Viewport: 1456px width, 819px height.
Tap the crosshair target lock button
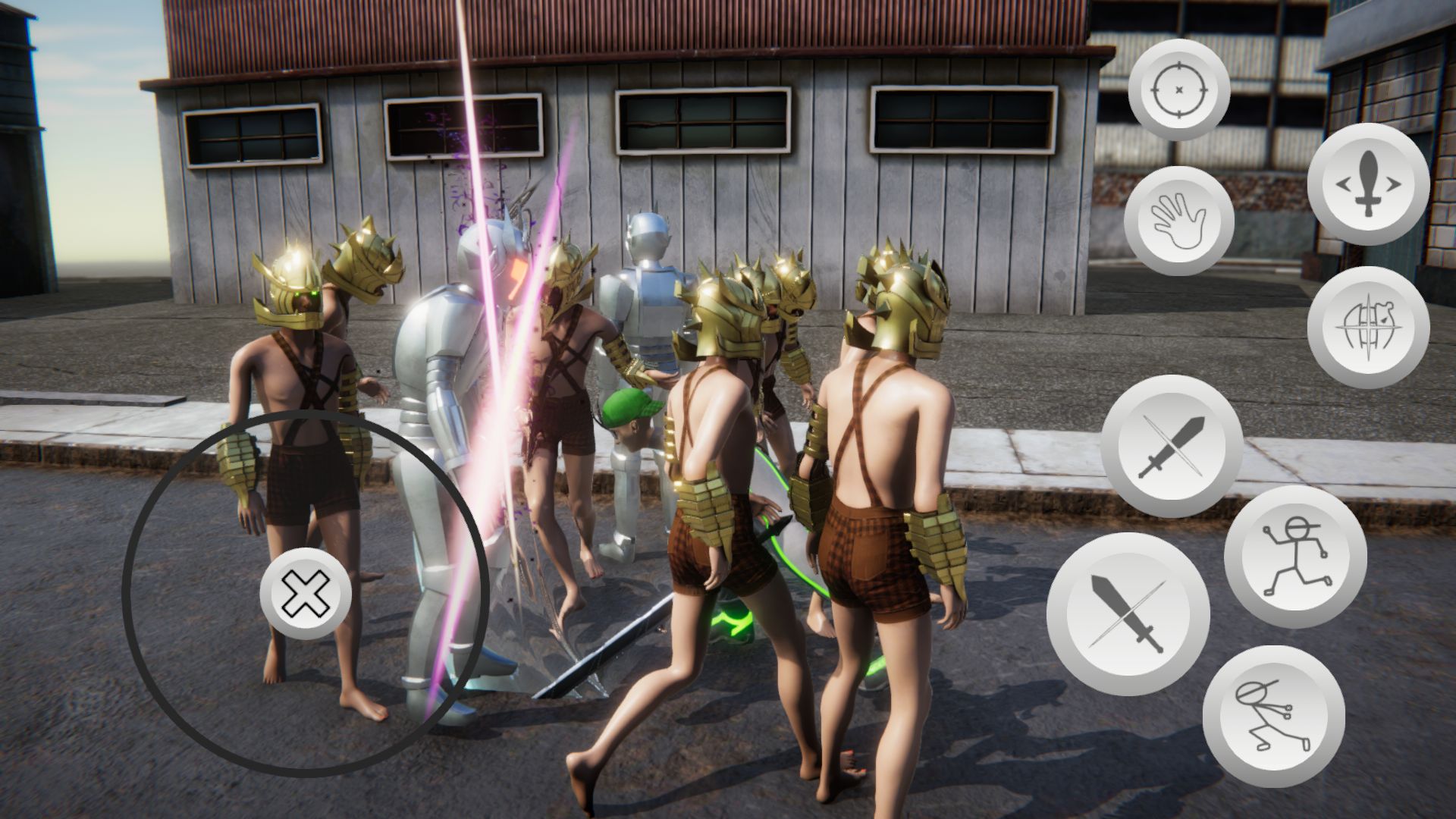[1178, 90]
